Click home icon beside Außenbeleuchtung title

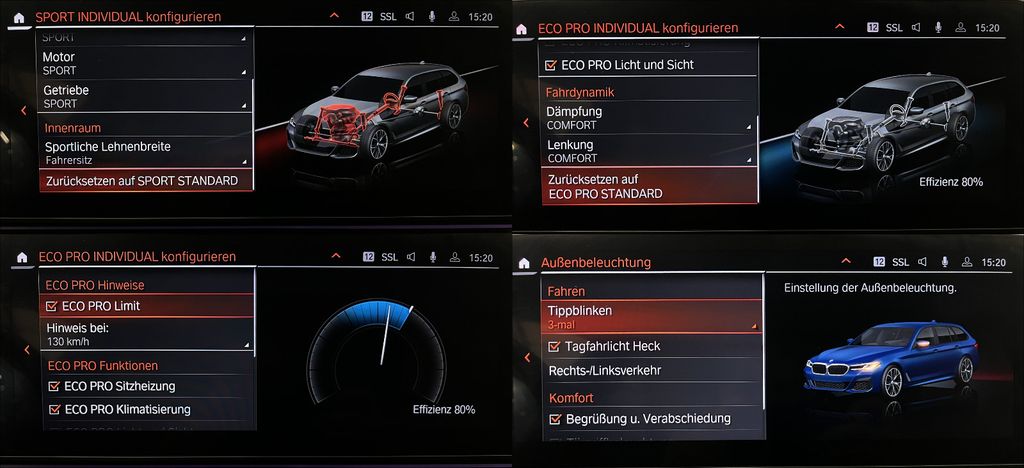coord(523,263)
